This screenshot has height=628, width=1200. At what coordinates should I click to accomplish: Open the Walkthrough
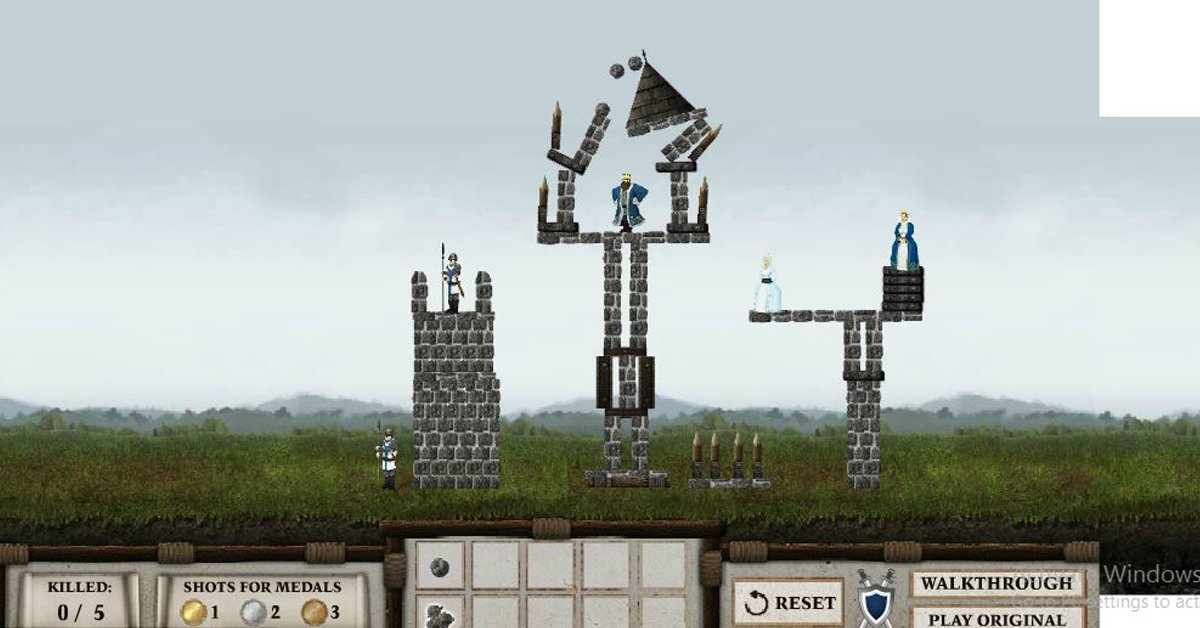click(x=997, y=584)
